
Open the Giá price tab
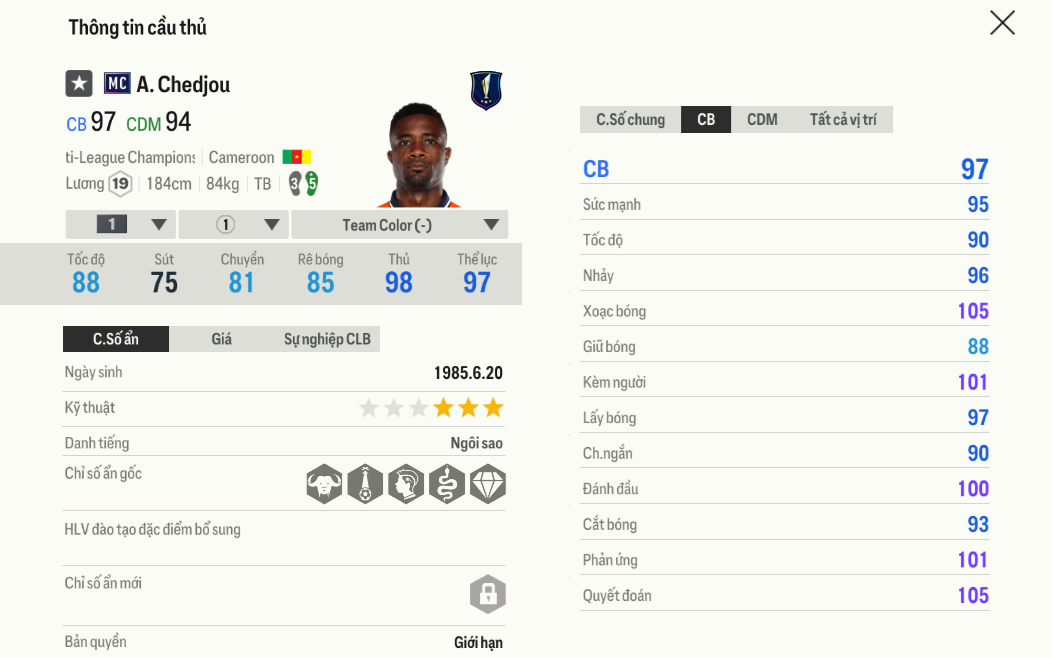pyautogui.click(x=222, y=339)
